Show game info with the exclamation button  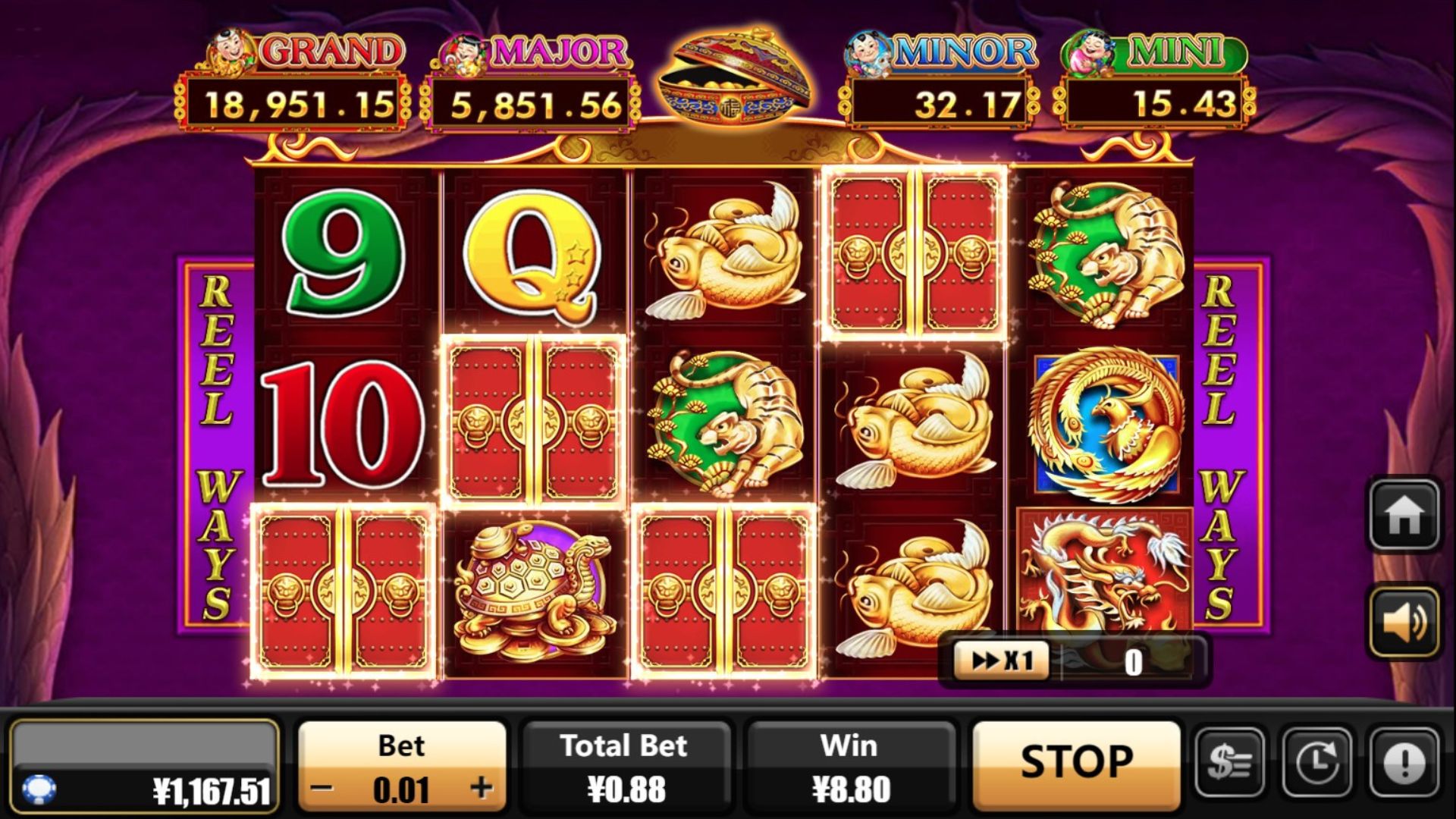pos(1404,762)
